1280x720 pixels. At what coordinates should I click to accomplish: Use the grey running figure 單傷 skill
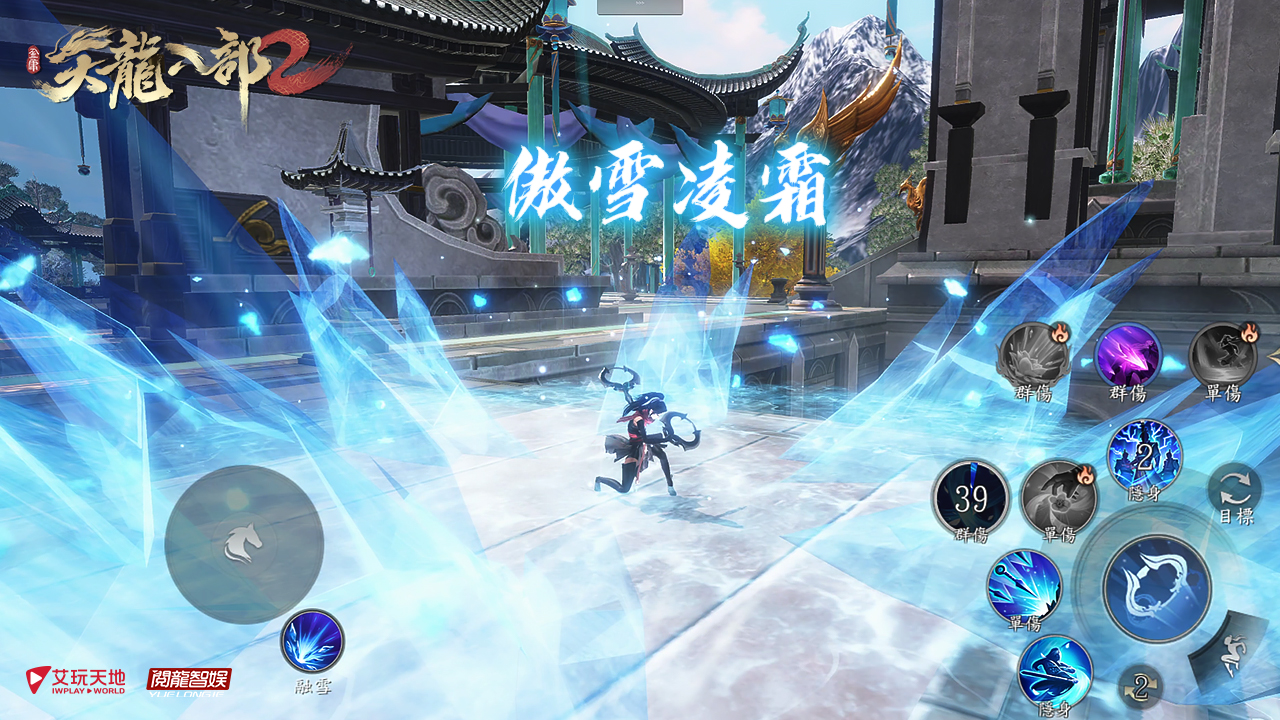1222,356
